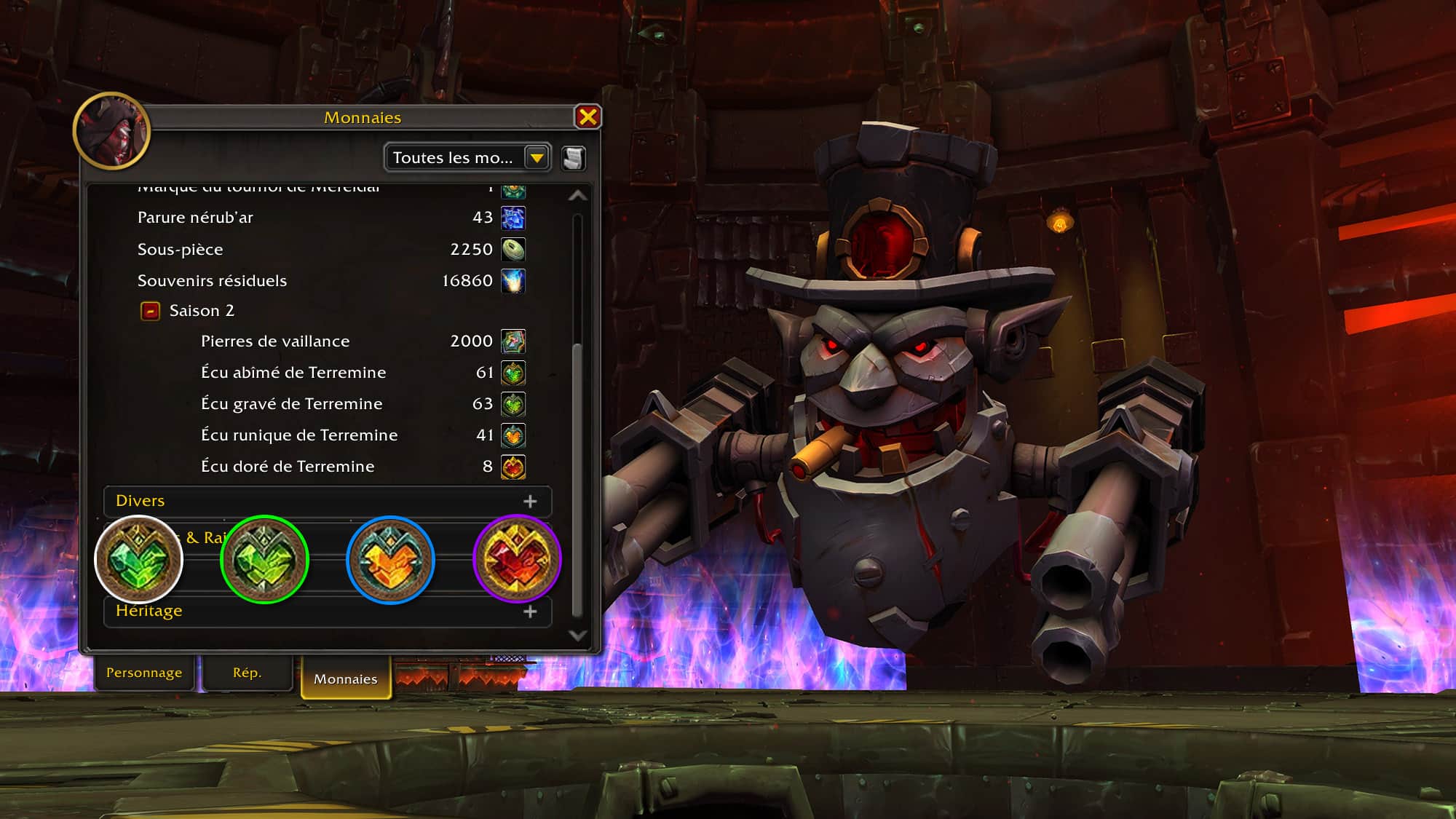
Task: Select the Monnaies tab
Action: 346,678
